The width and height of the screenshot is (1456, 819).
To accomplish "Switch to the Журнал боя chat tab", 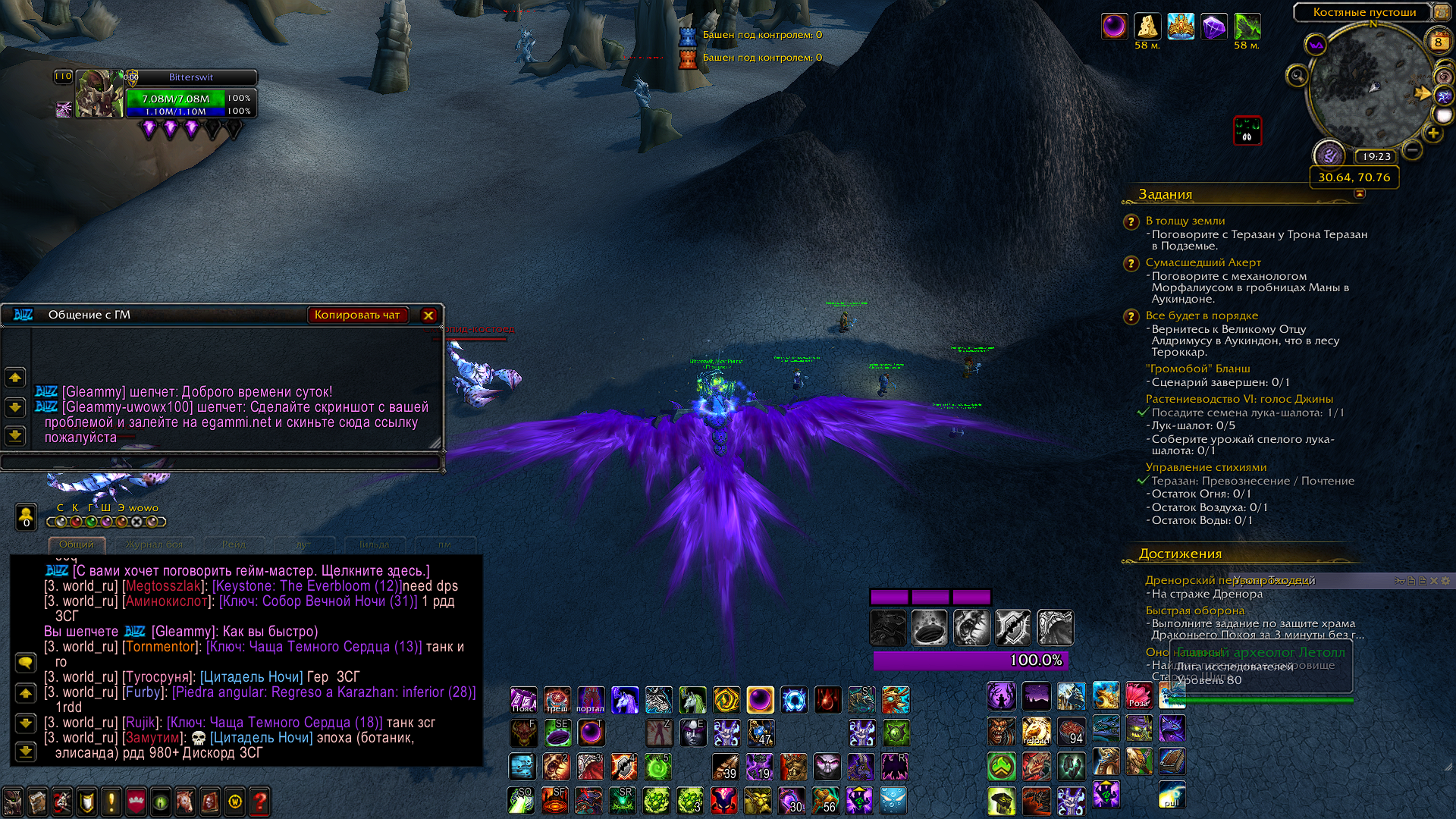I will pos(154,544).
